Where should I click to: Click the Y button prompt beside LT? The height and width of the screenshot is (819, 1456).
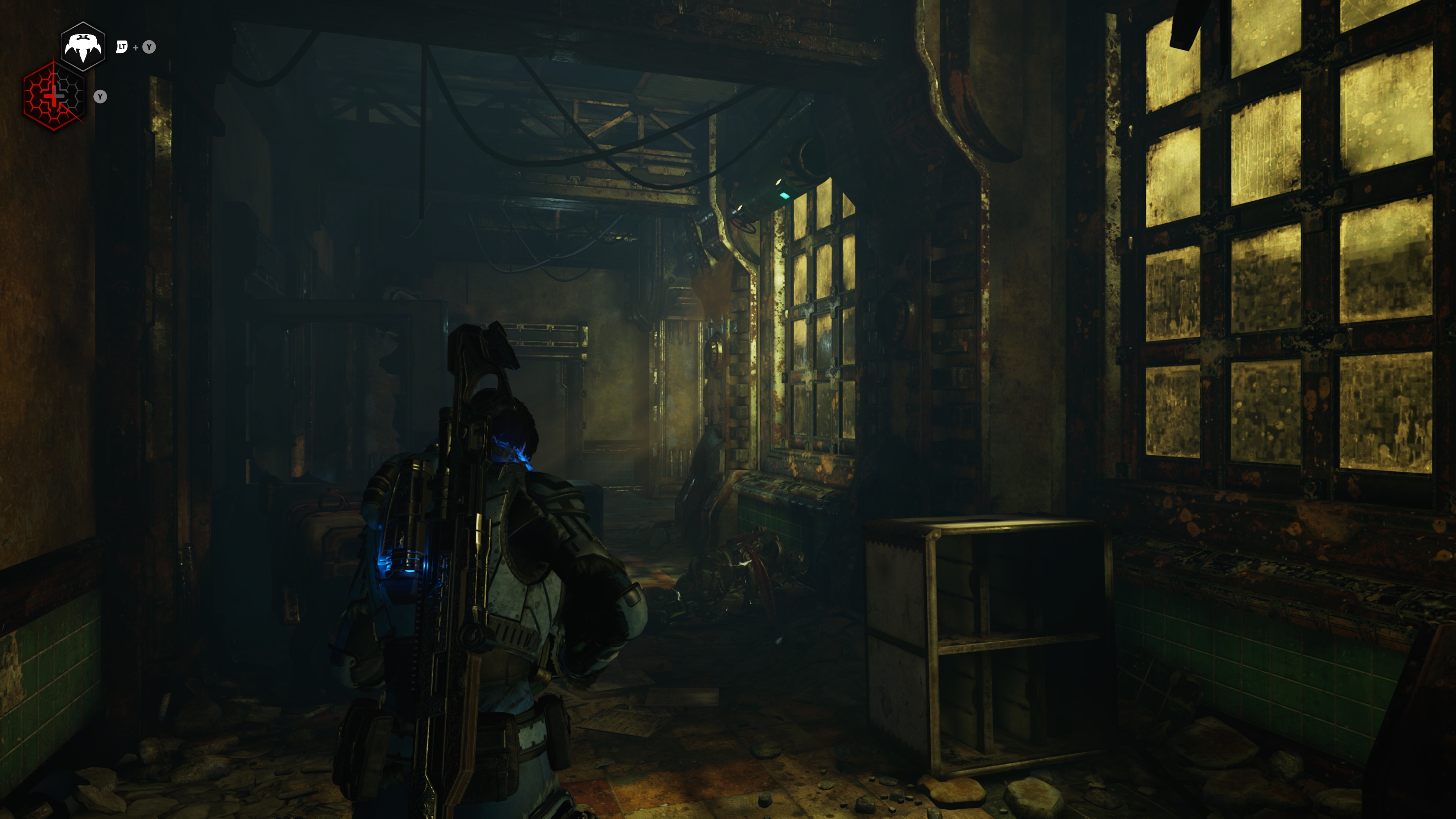[149, 47]
